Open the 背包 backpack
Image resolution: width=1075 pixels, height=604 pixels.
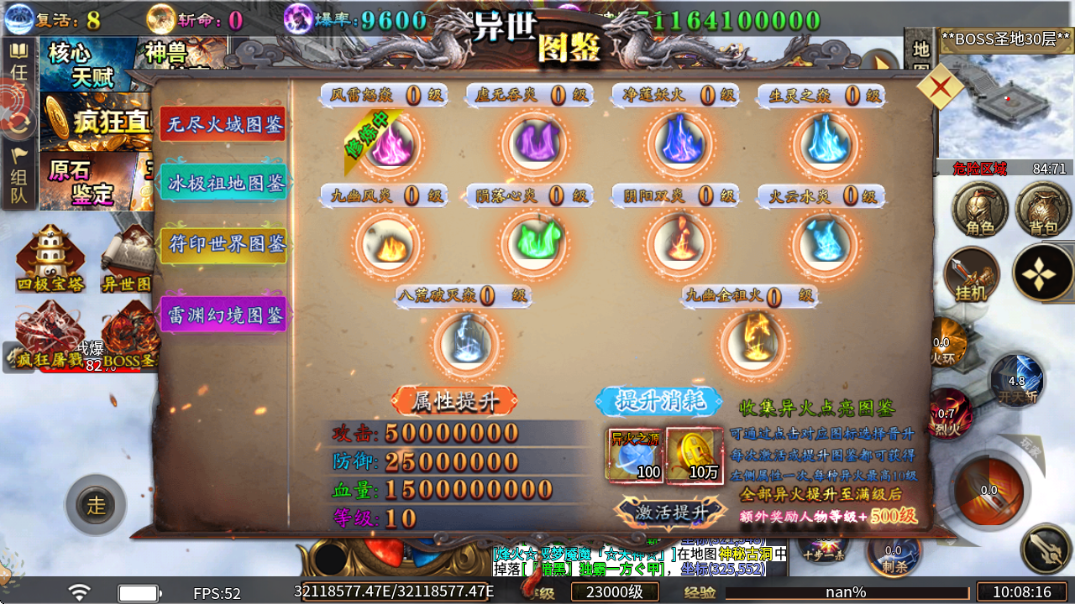pos(1043,211)
